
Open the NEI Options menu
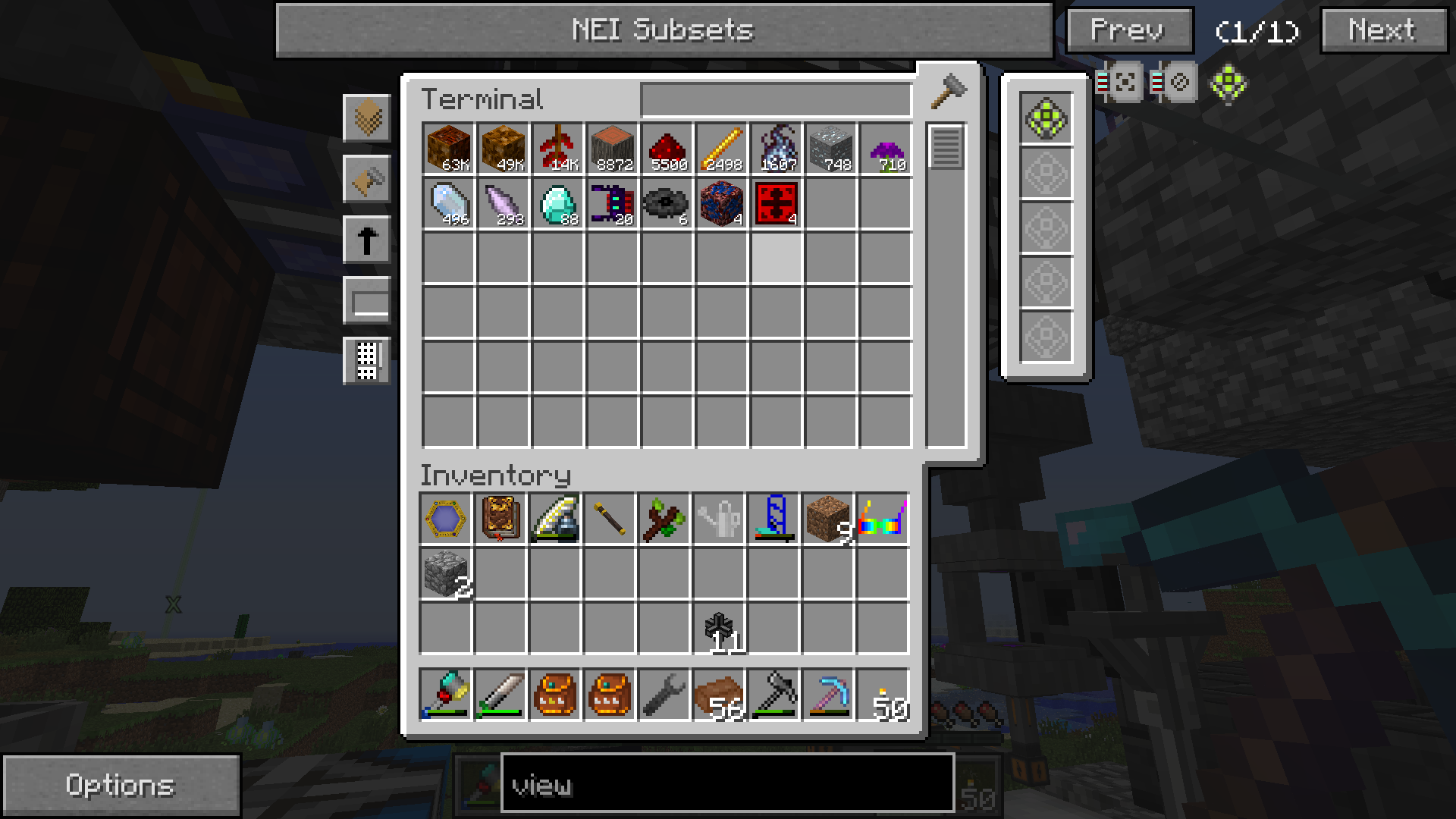[120, 786]
